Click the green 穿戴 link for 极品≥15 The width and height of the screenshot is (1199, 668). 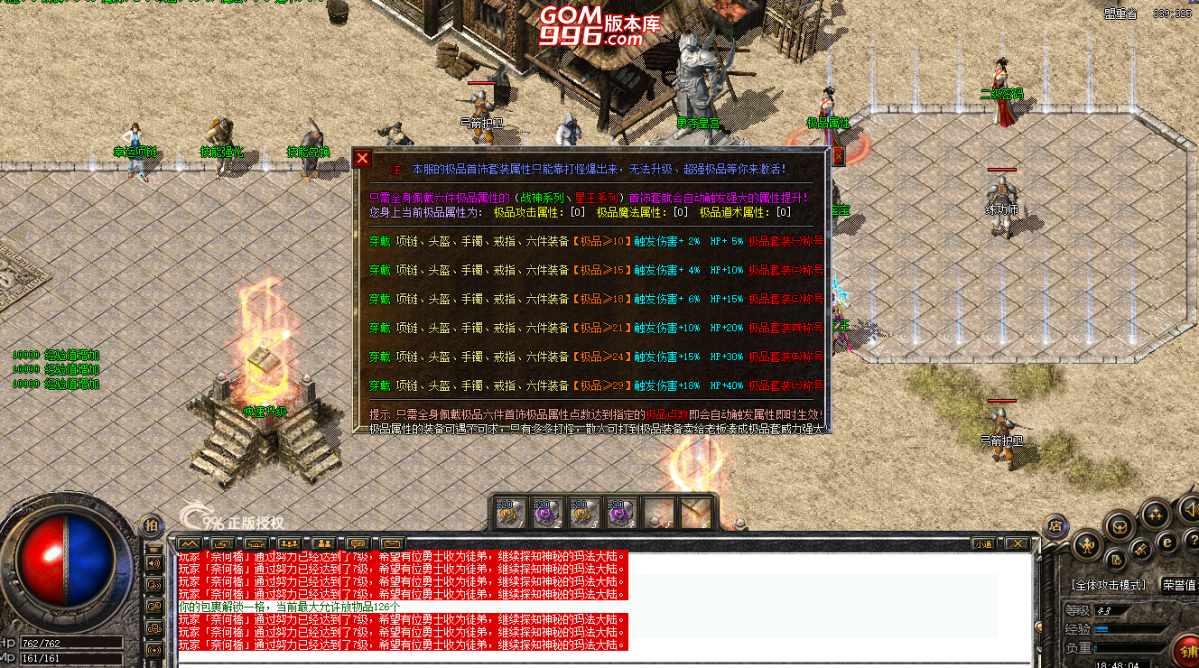(x=379, y=270)
